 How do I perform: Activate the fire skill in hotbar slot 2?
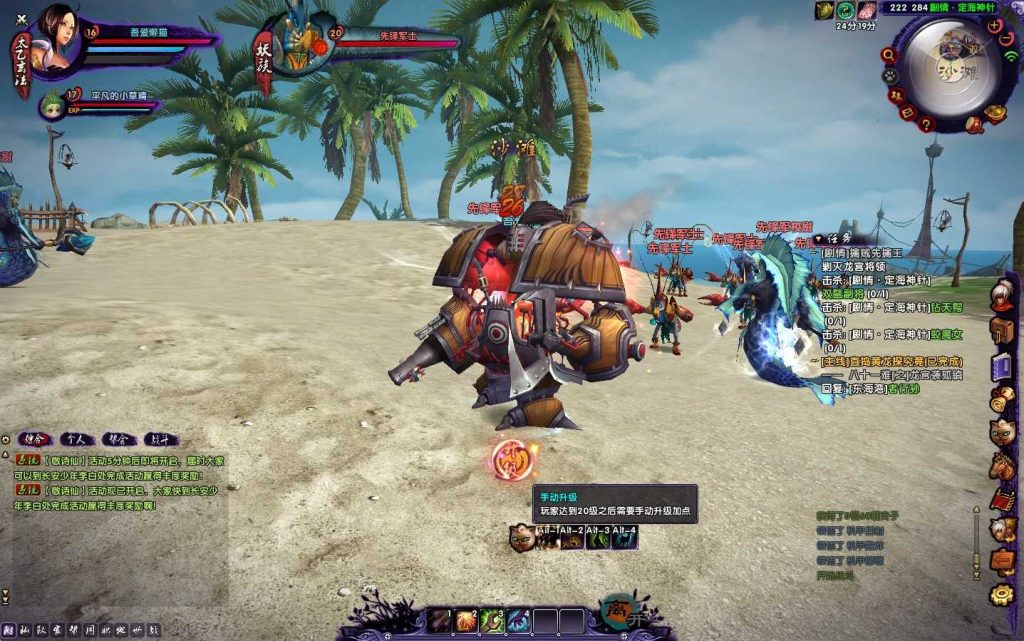467,620
